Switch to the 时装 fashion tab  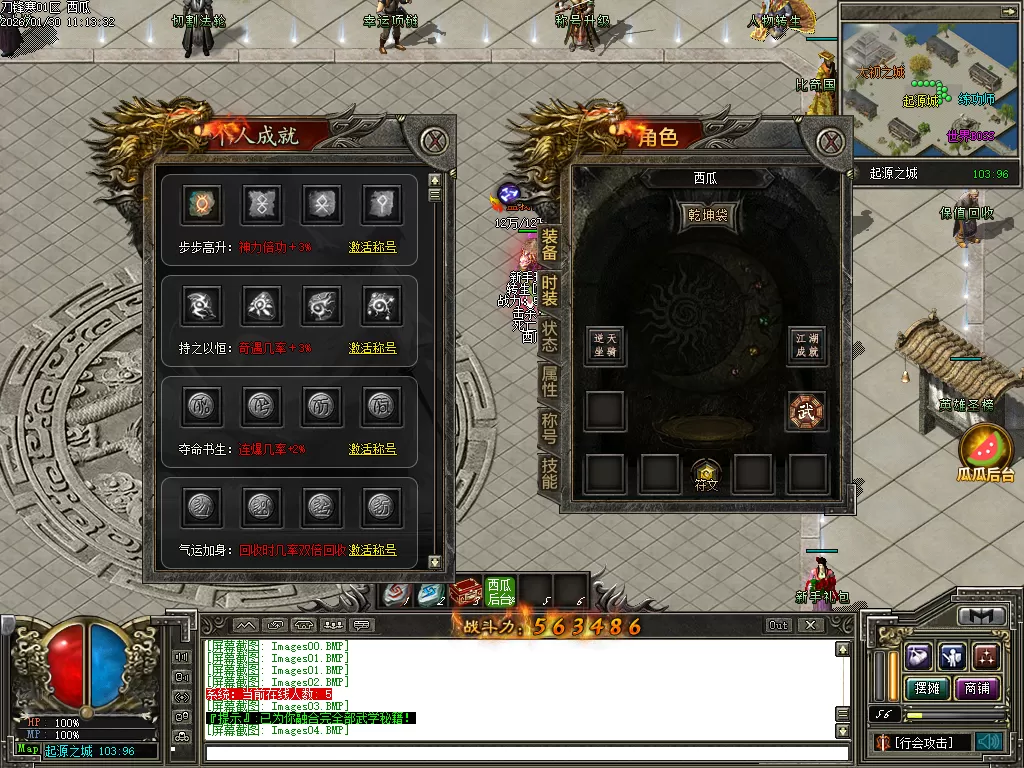point(549,290)
